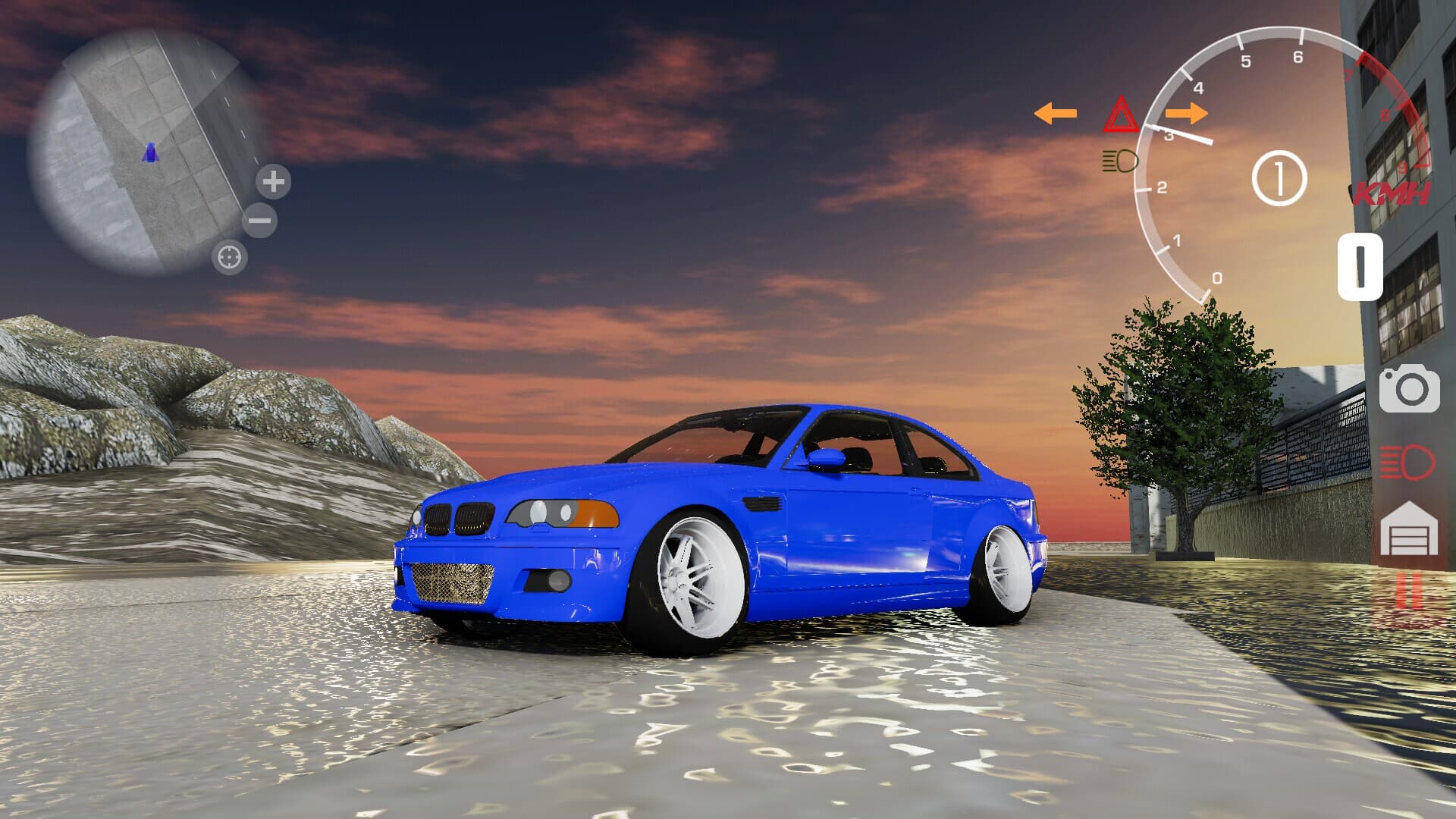Tap the circled gear number indicator
The width and height of the screenshot is (1456, 819).
(x=1281, y=178)
